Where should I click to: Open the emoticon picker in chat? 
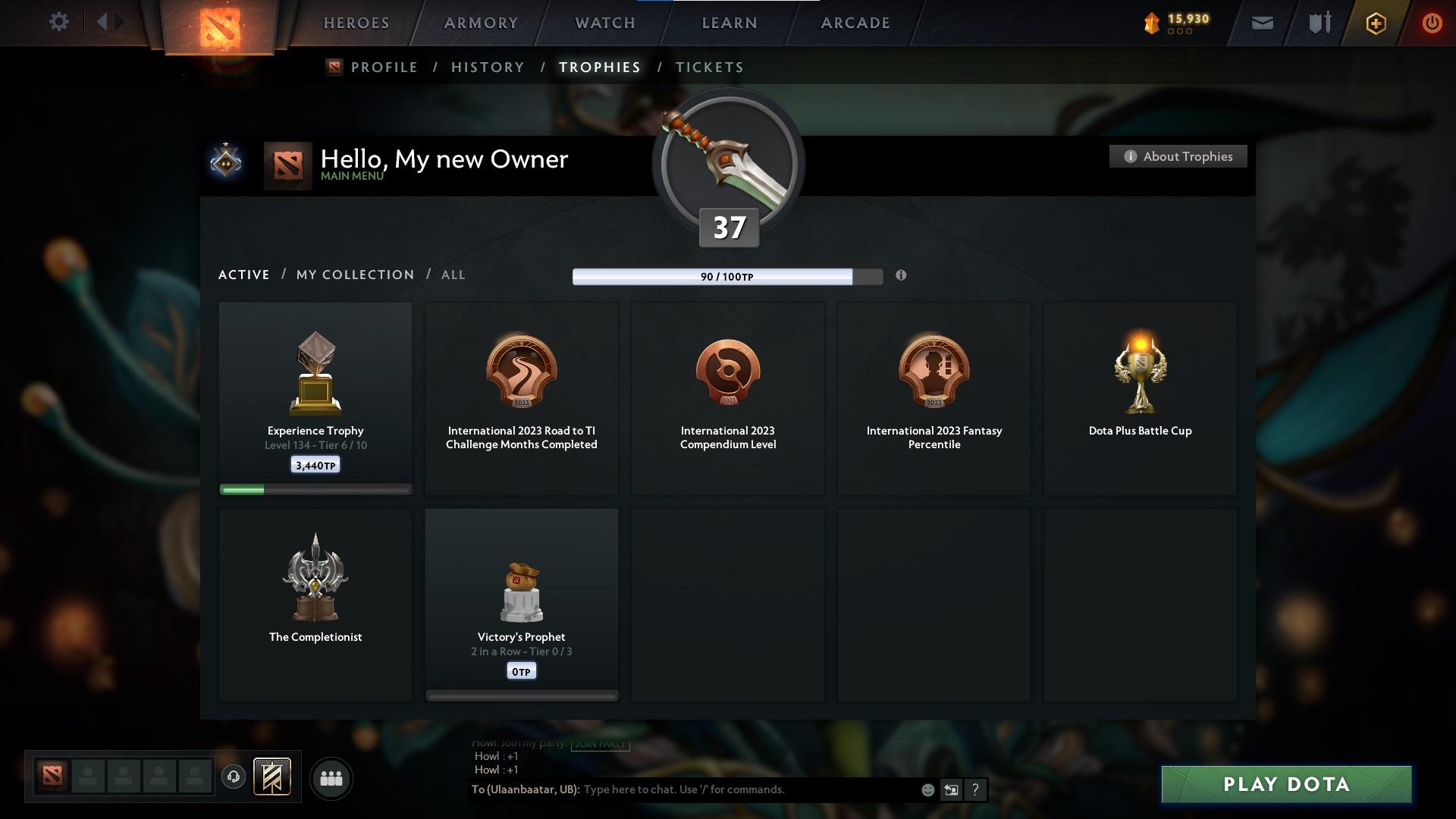click(x=927, y=789)
